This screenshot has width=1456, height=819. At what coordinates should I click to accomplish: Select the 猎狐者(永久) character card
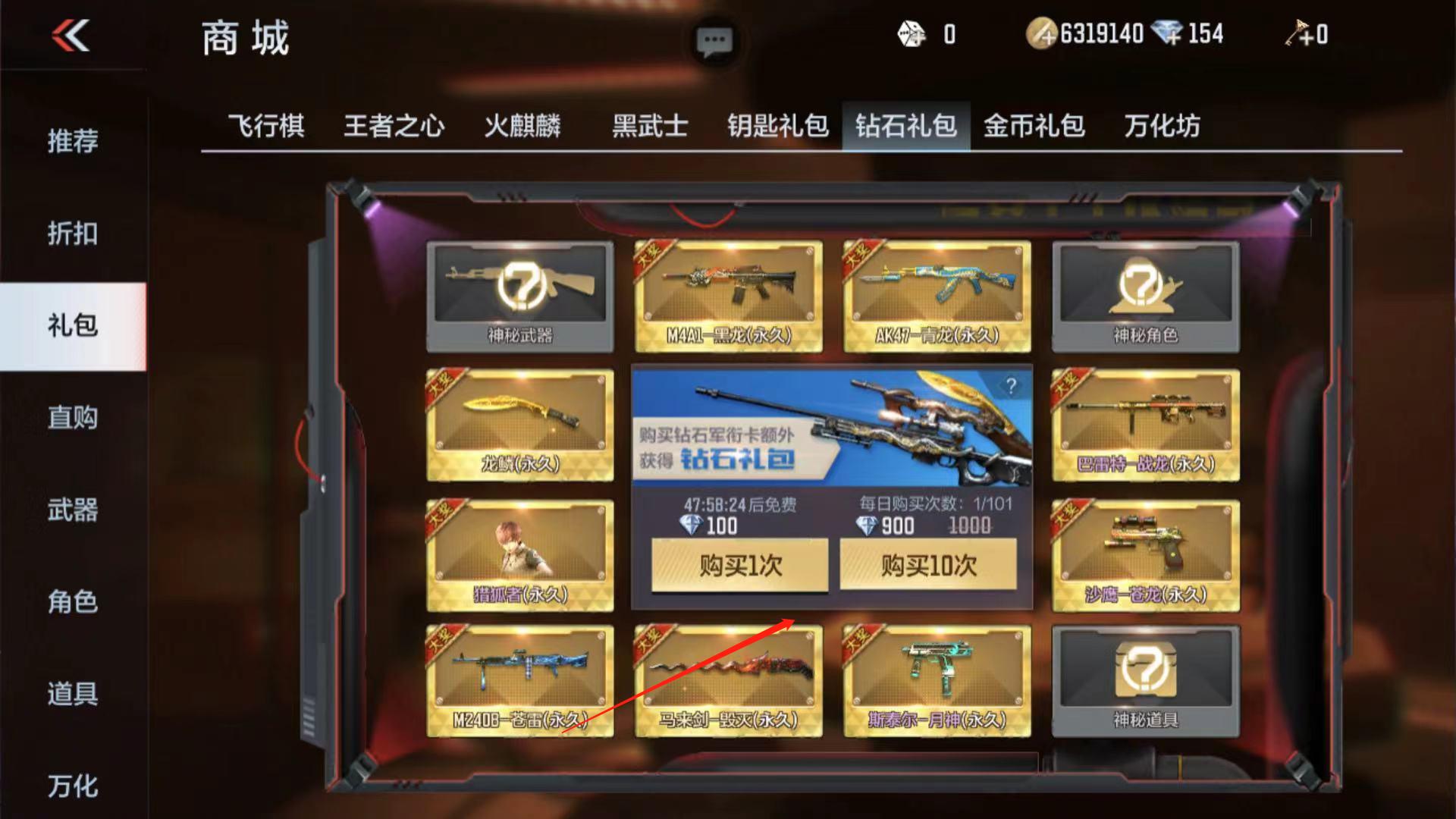coord(520,555)
